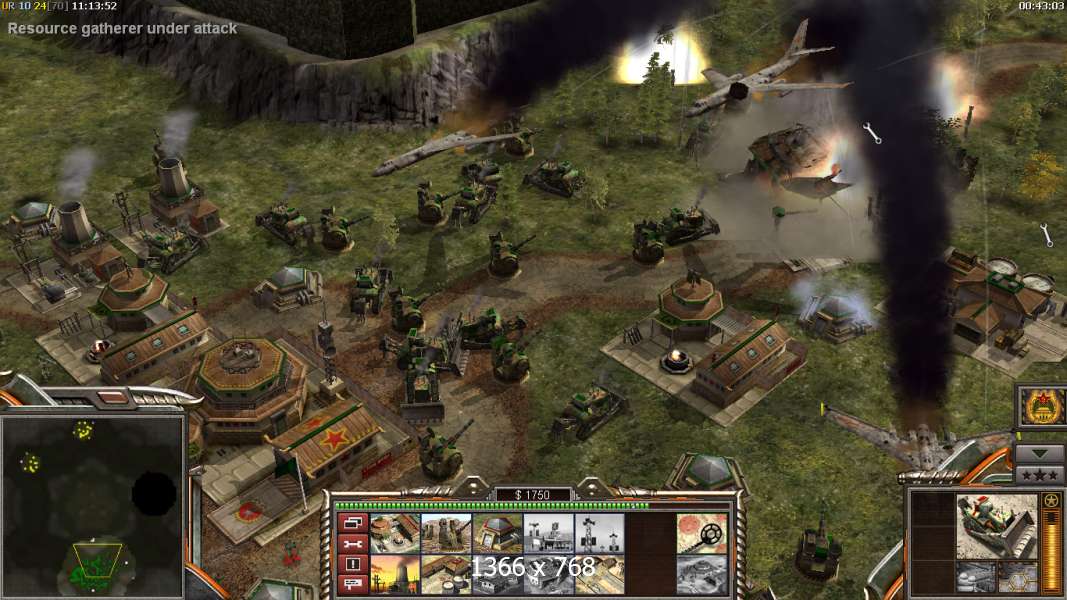Click the exclamation mark alert button
This screenshot has height=600, width=1067.
click(351, 564)
